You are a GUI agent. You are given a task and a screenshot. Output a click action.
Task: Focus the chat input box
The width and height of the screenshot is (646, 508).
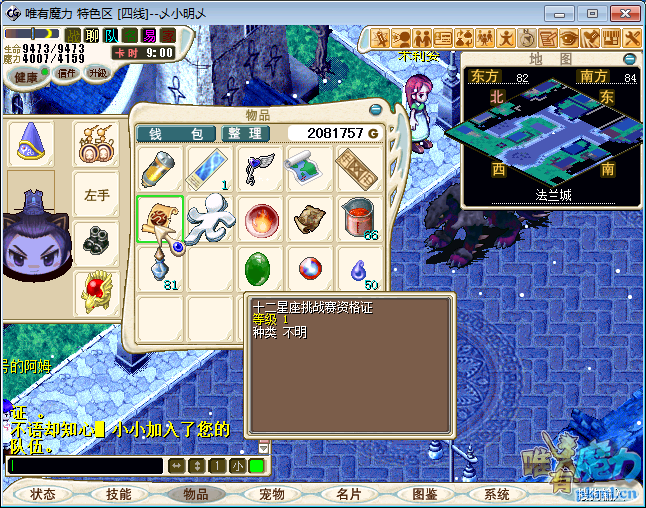(x=84, y=466)
